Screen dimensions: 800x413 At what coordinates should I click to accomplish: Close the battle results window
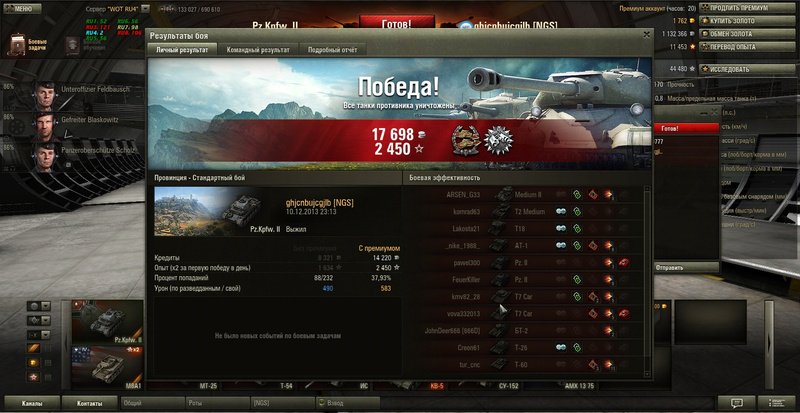pyautogui.click(x=646, y=35)
